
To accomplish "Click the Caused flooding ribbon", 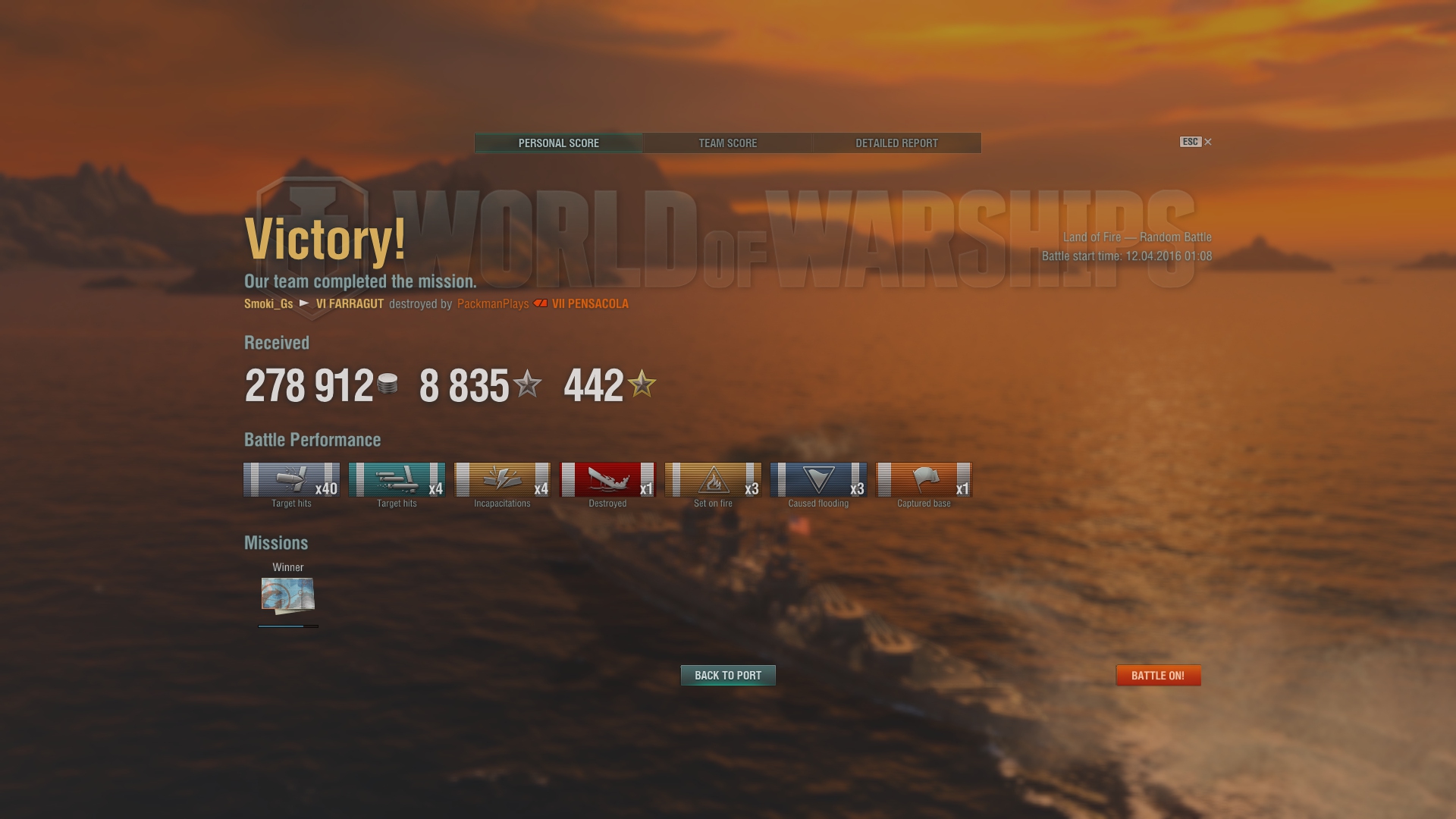I will [818, 480].
